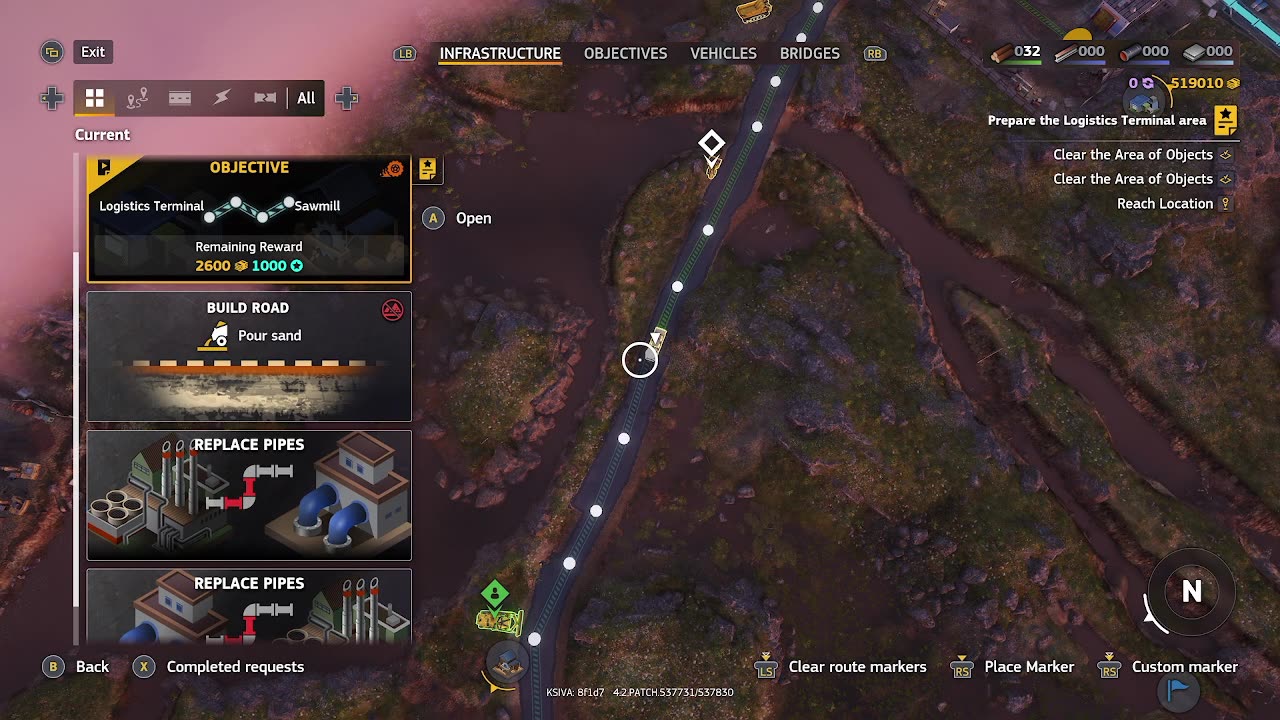1280x720 pixels.
Task: Click the north compass indicator
Action: tap(1191, 592)
